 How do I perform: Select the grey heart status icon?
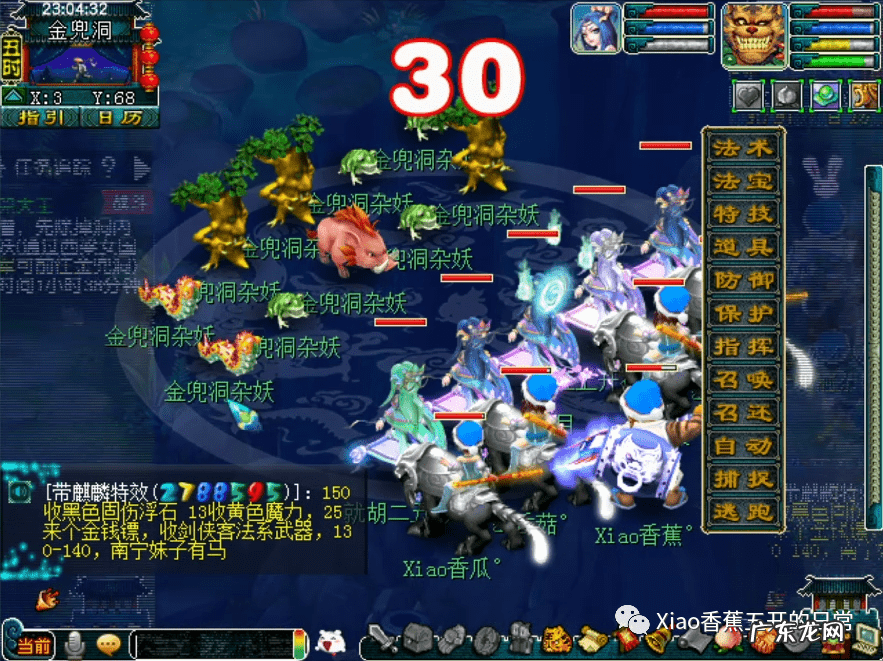[x=748, y=96]
